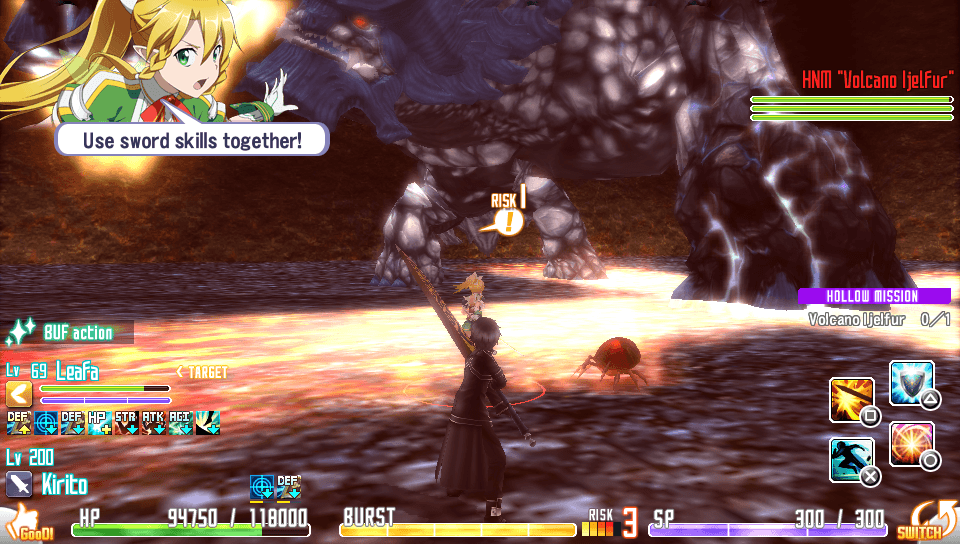Click Leafa's HP plus buff icon
The height and width of the screenshot is (544, 960).
(x=99, y=423)
